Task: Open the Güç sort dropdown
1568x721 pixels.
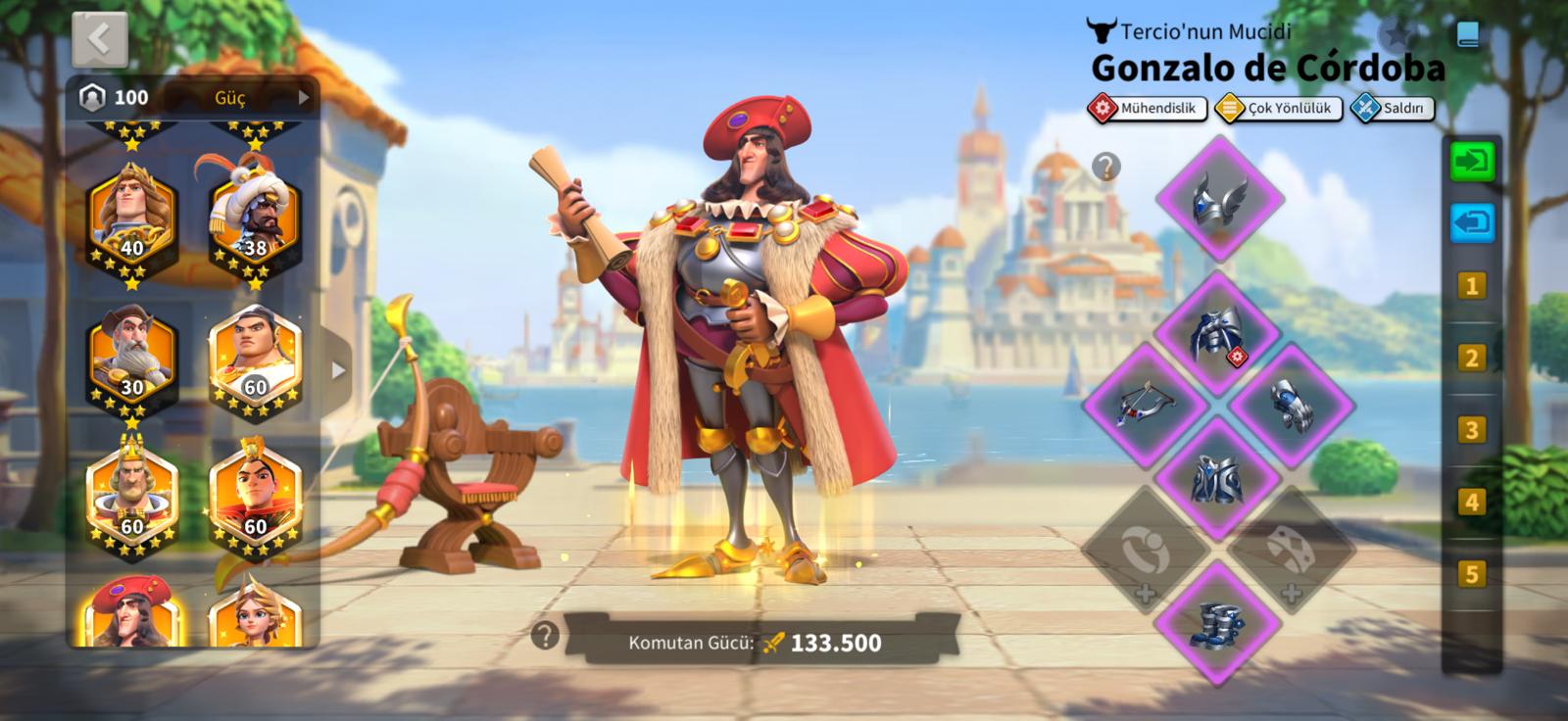Action: [260, 97]
